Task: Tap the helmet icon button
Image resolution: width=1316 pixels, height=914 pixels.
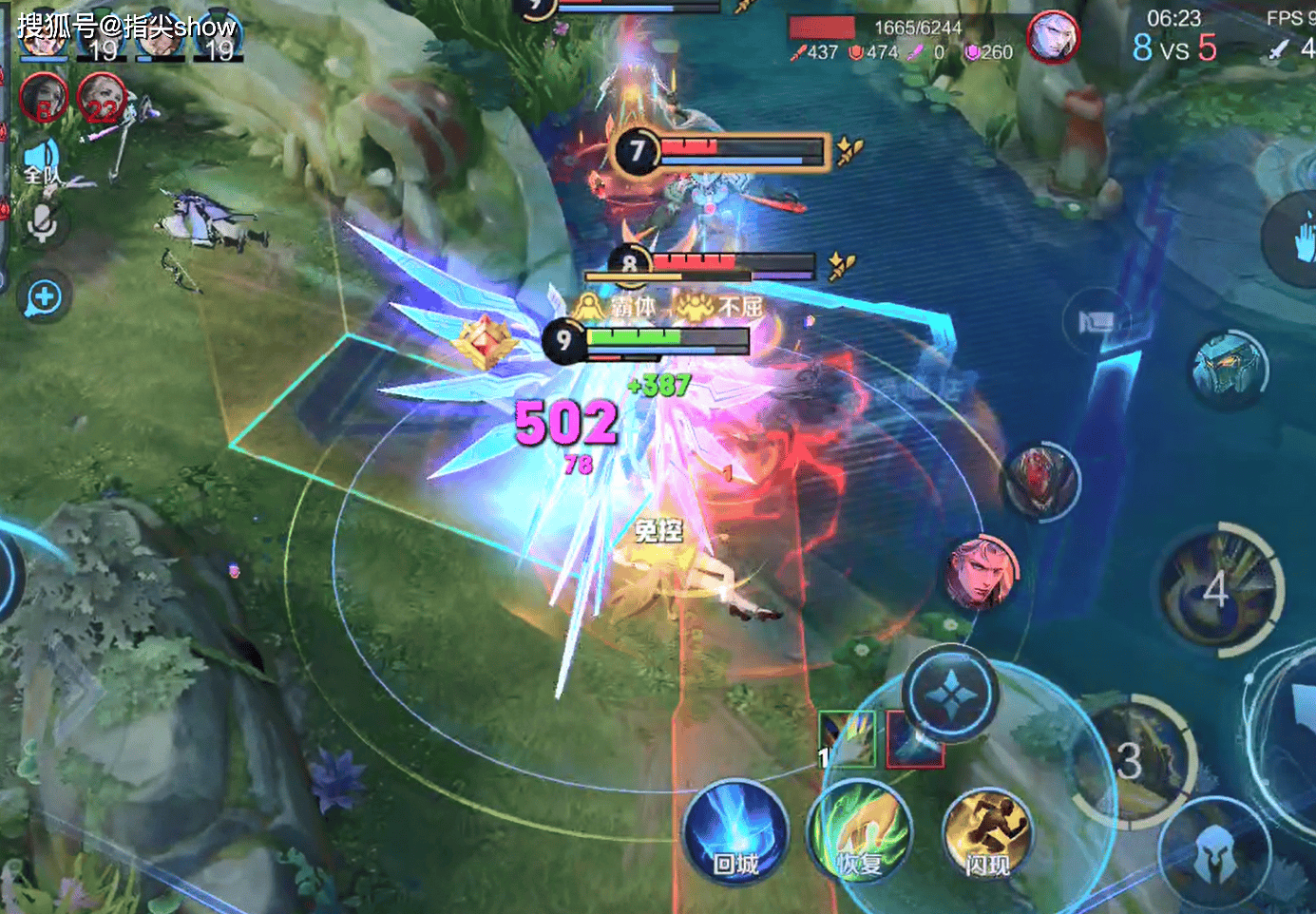Action: [1213, 855]
